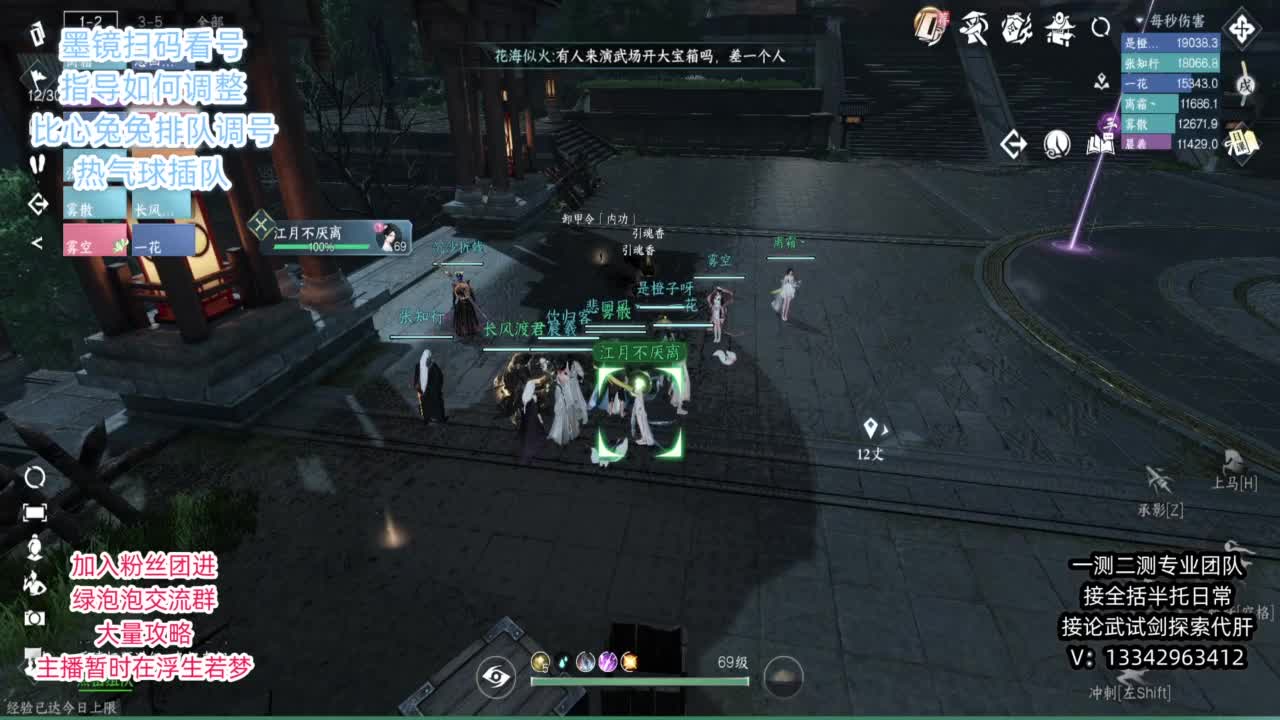Toggle the quotation mark icon in the left sidebar
Image resolution: width=1280 pixels, height=720 pixels.
37,163
